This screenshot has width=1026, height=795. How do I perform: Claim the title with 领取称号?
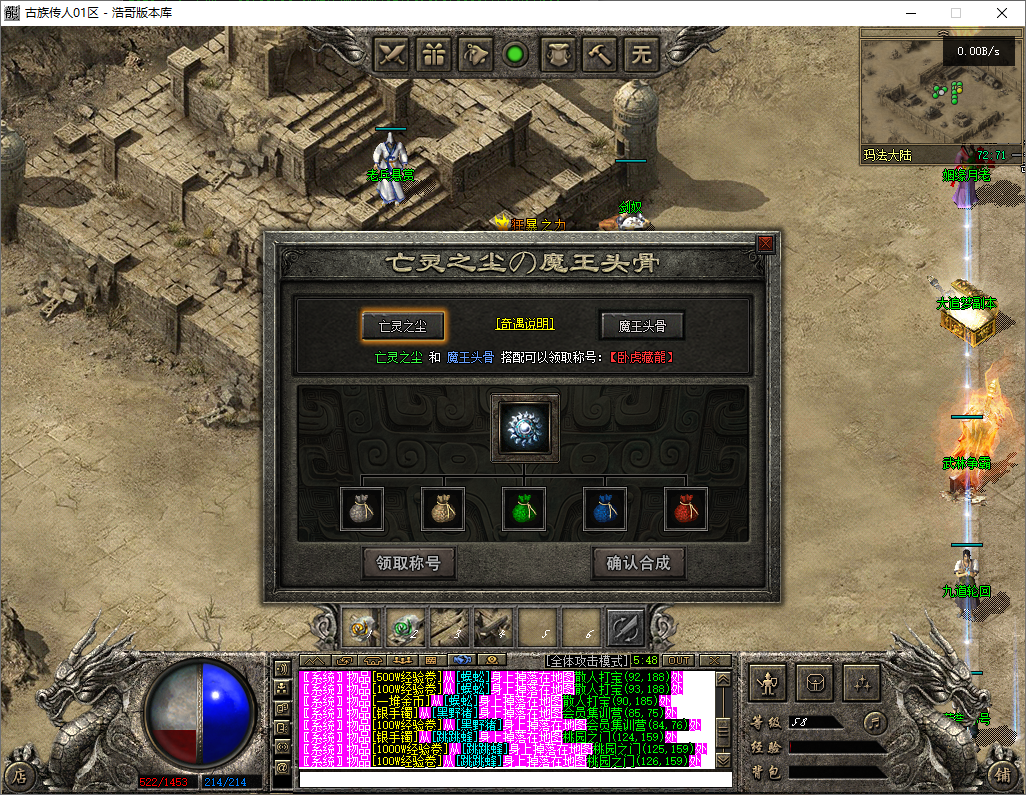[408, 563]
